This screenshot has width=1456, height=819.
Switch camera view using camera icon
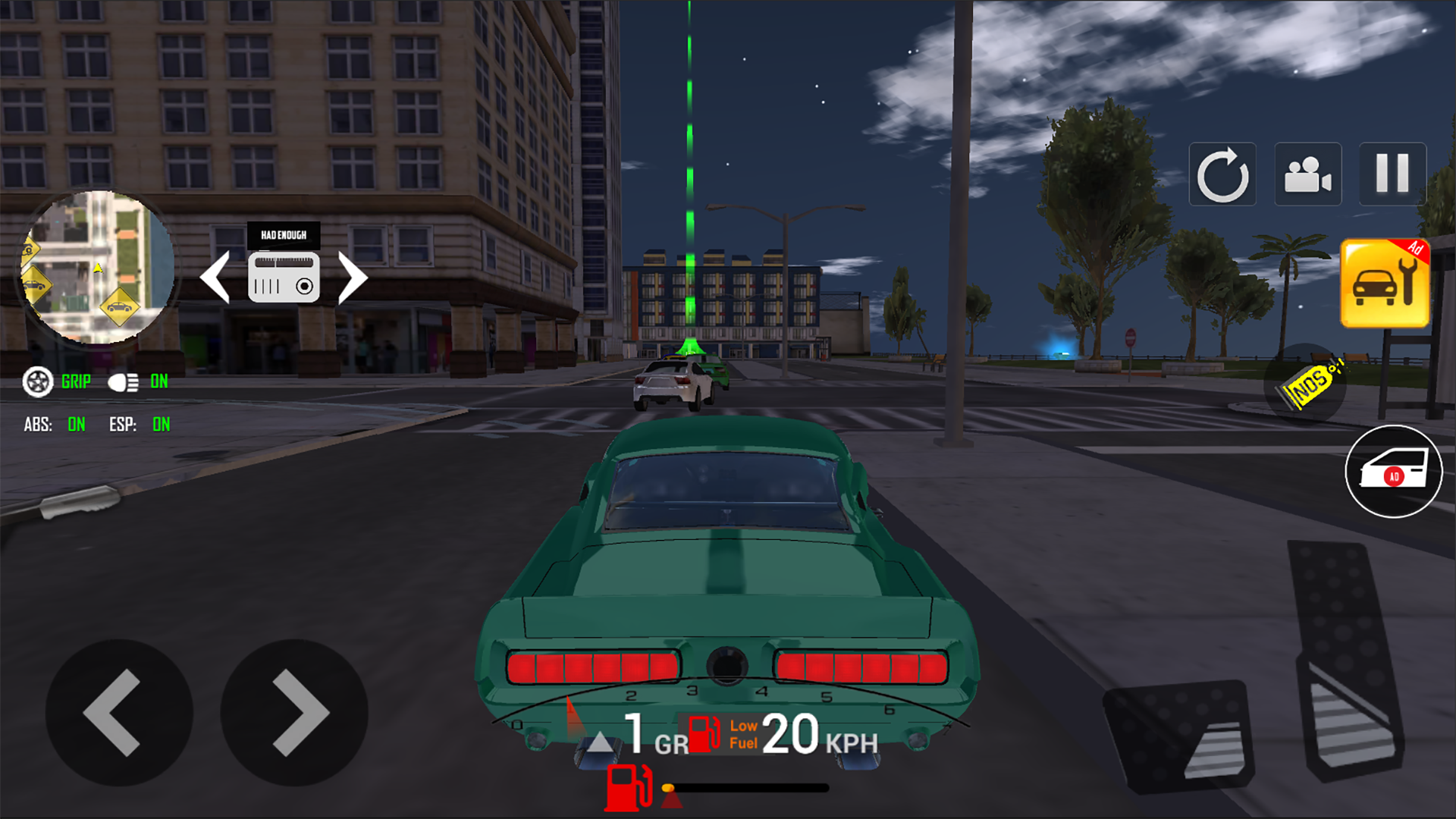click(1307, 174)
